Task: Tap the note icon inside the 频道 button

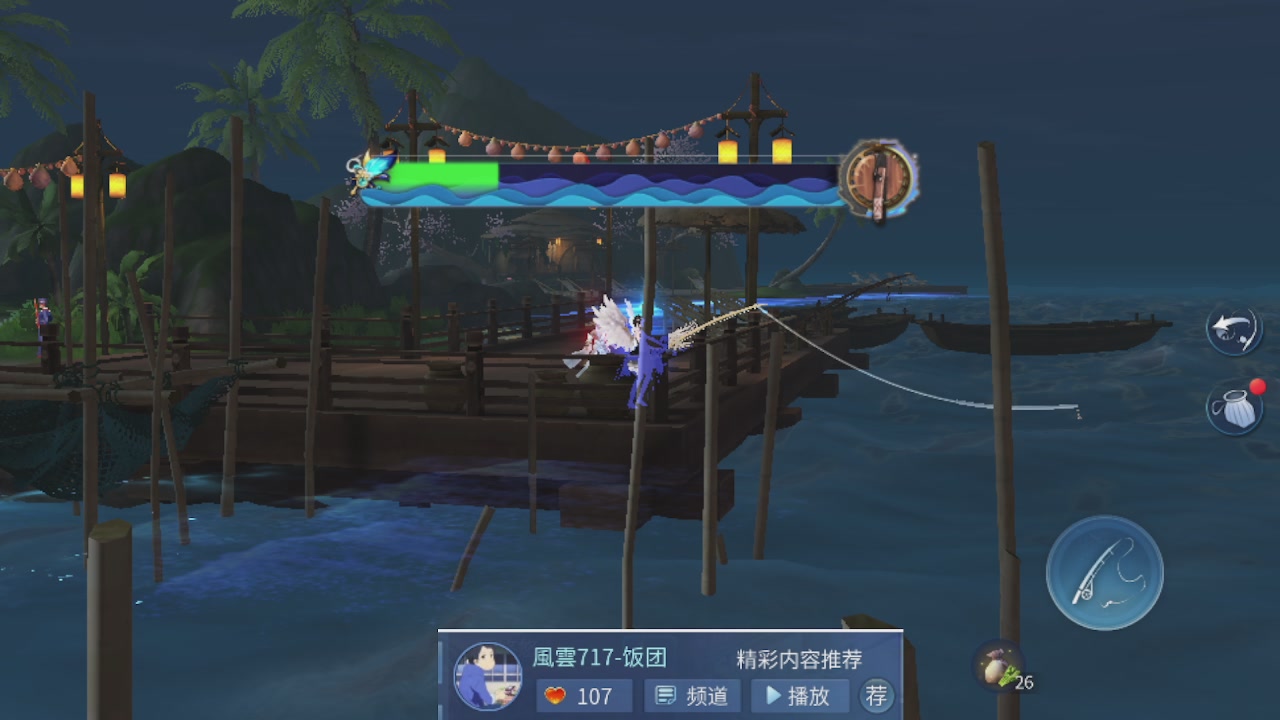Action: 663,696
